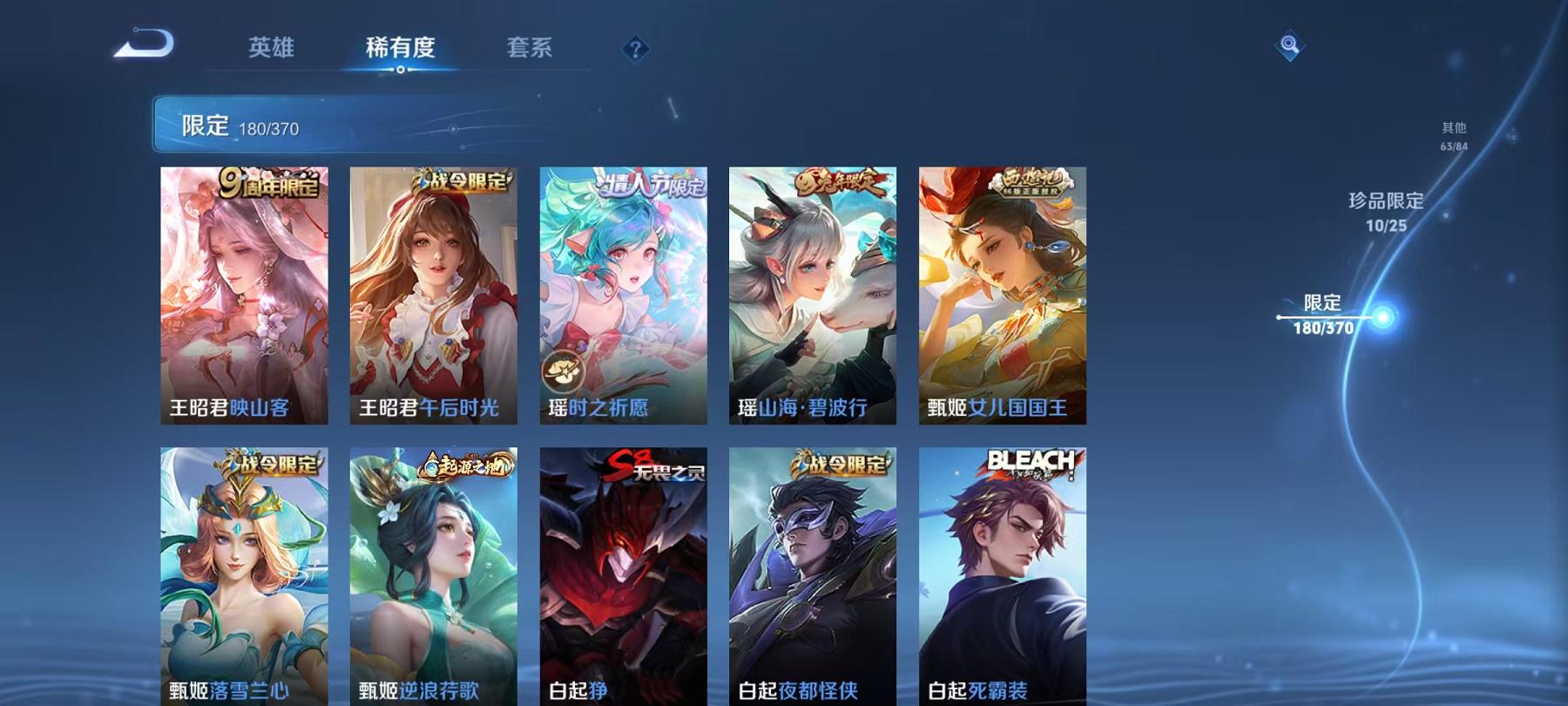1568x706 pixels.
Task: Open the help question mark icon
Action: click(x=634, y=48)
